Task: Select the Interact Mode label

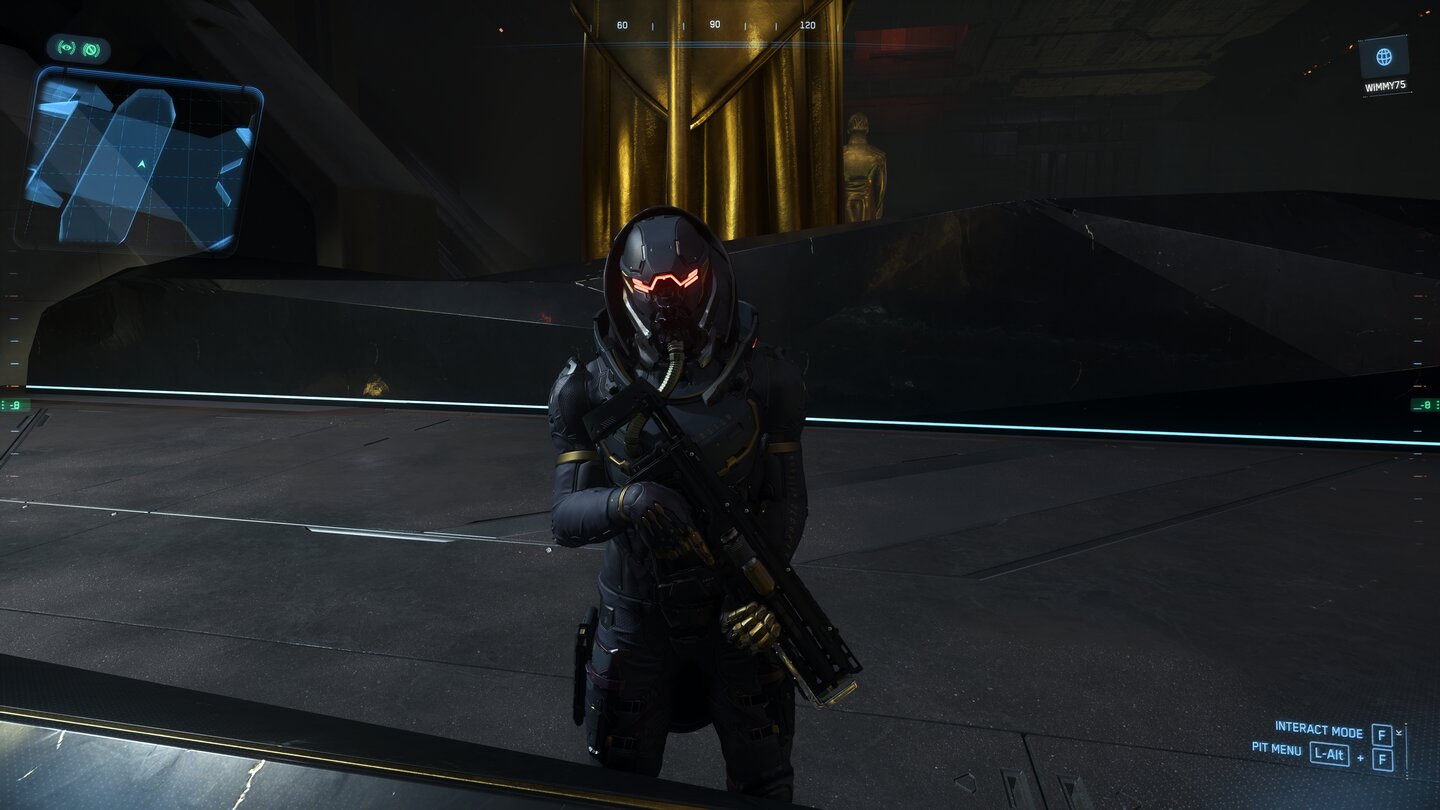Action: pos(1318,732)
